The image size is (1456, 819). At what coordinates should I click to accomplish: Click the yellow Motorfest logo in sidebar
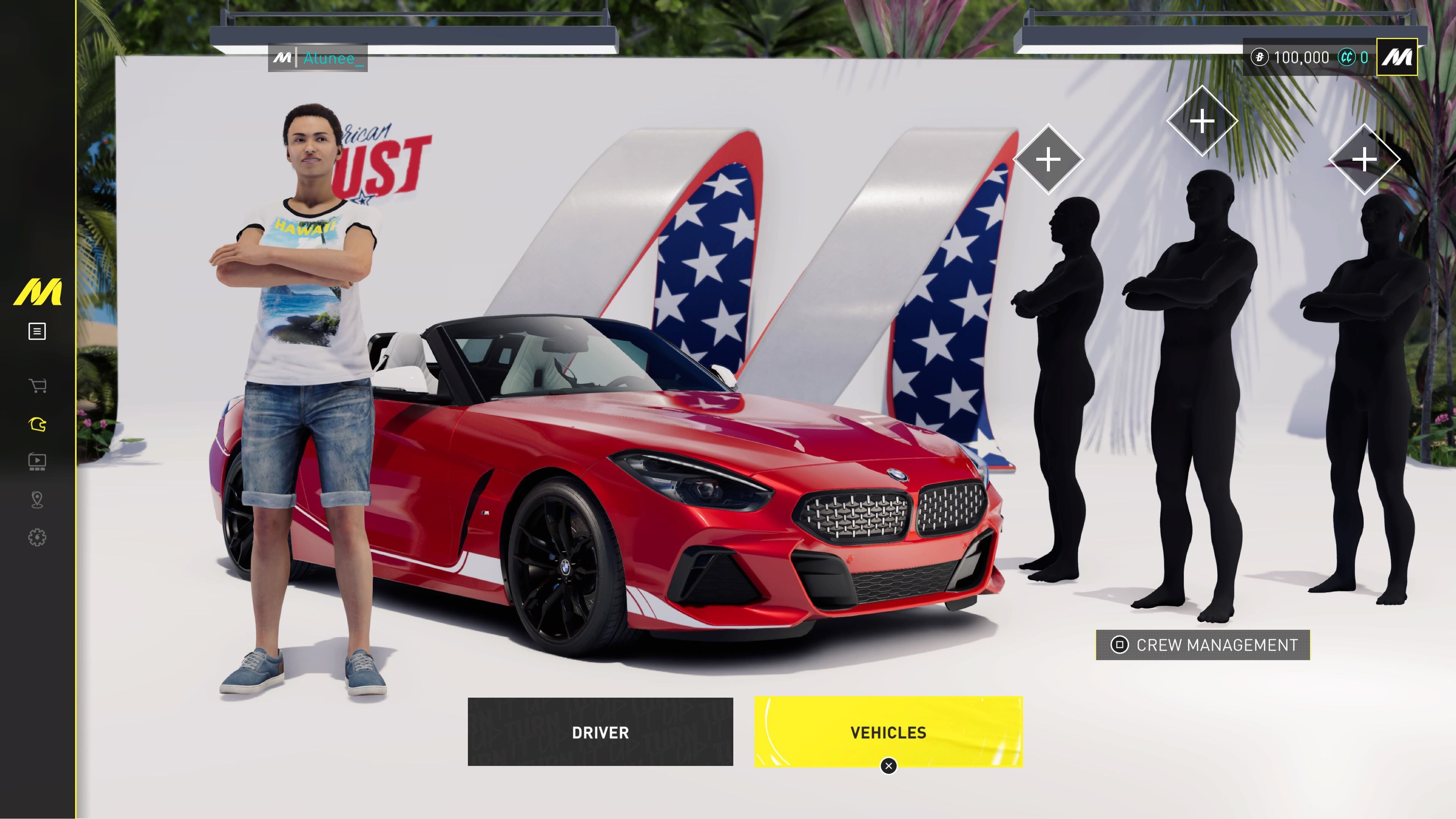(37, 292)
